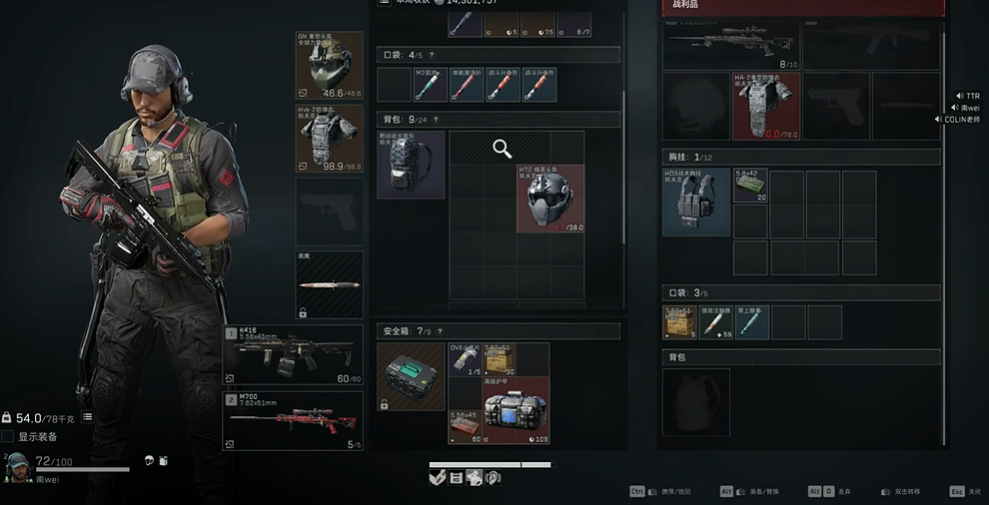Select the 5.8x42 ammo in chest rig

[x=750, y=186]
